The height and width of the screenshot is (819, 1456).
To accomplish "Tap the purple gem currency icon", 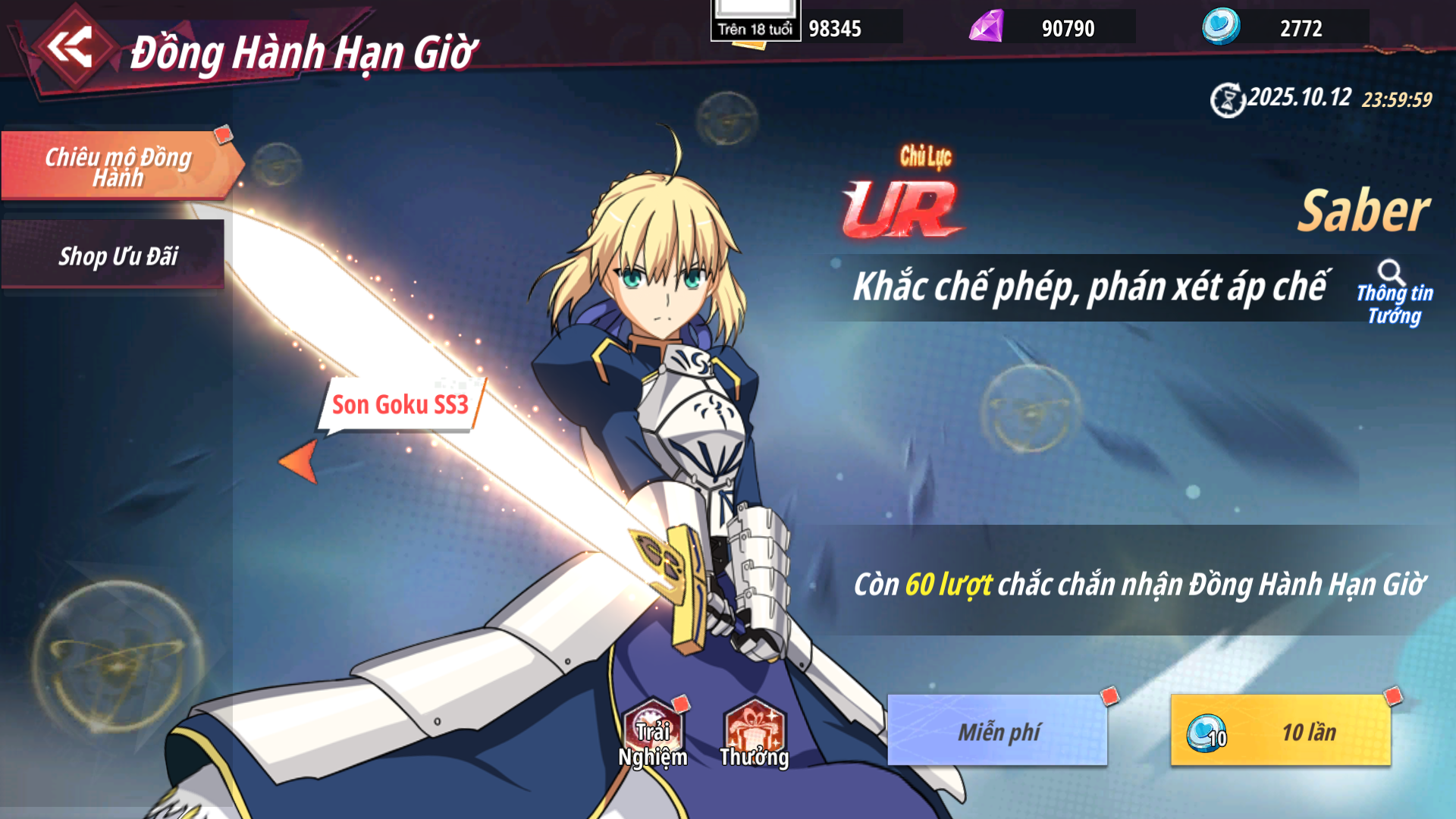I will click(987, 27).
